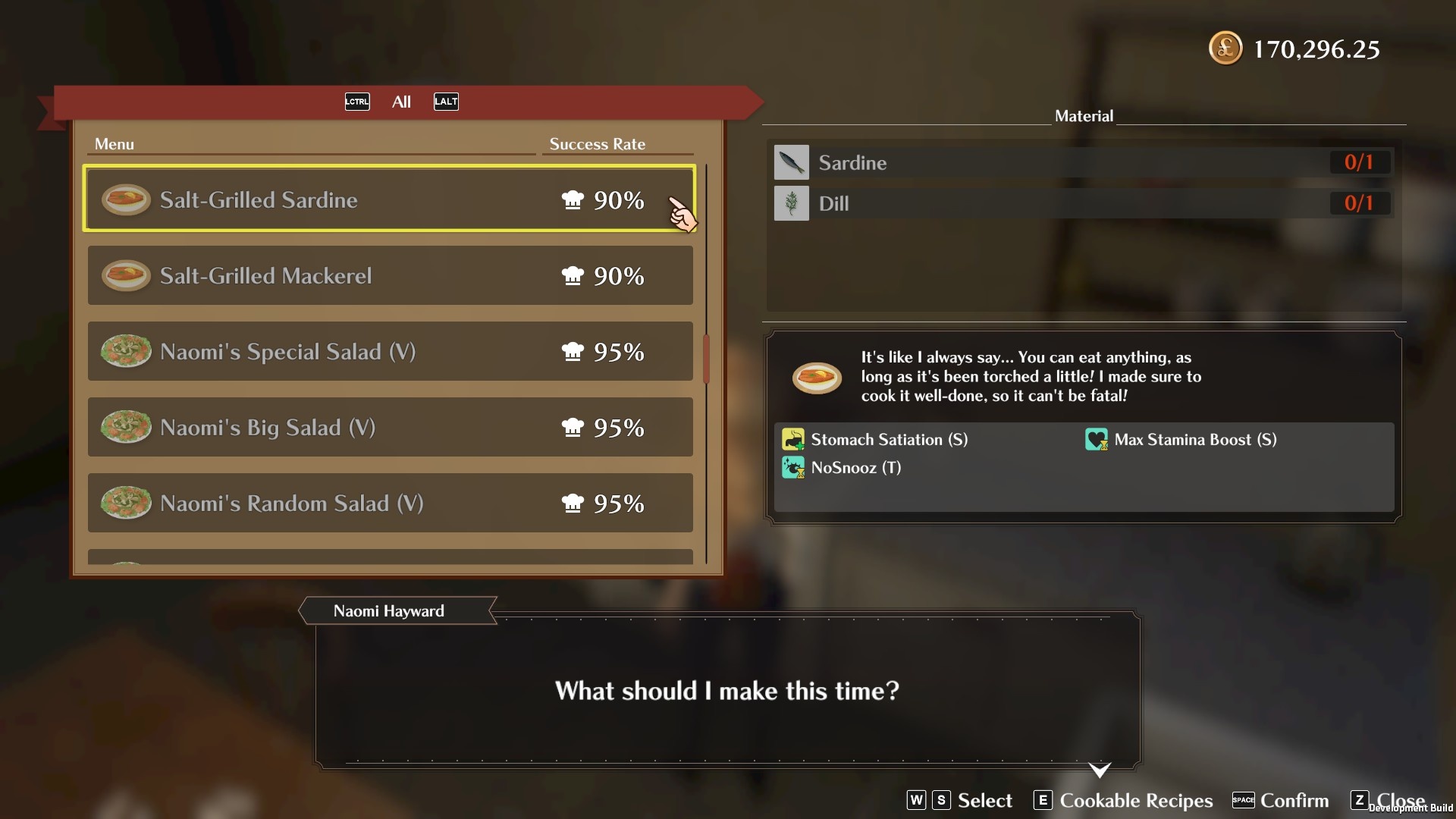Select the Salt-Grilled Sardine recipe

pos(389,199)
